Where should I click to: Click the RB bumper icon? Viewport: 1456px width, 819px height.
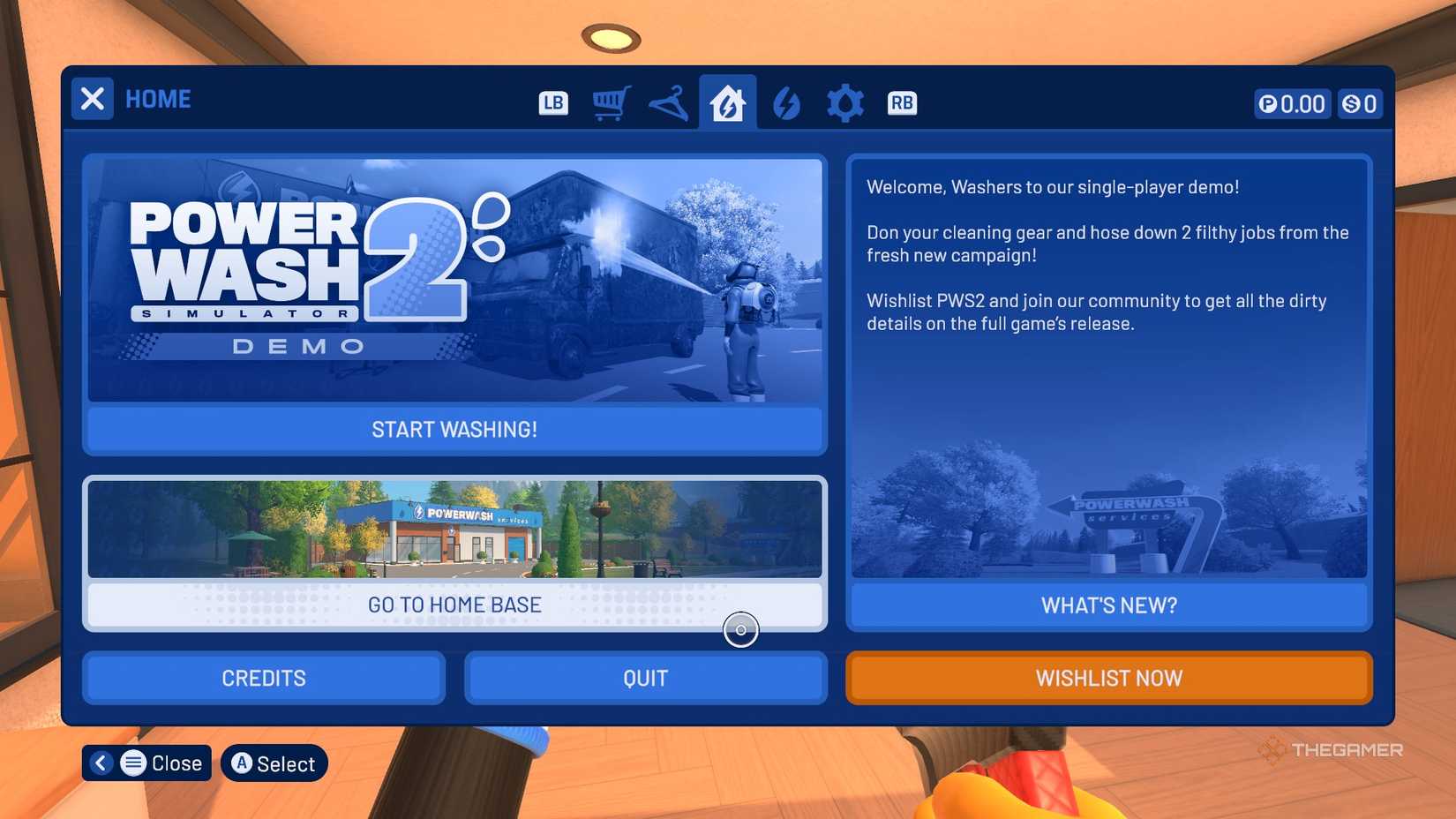point(902,102)
